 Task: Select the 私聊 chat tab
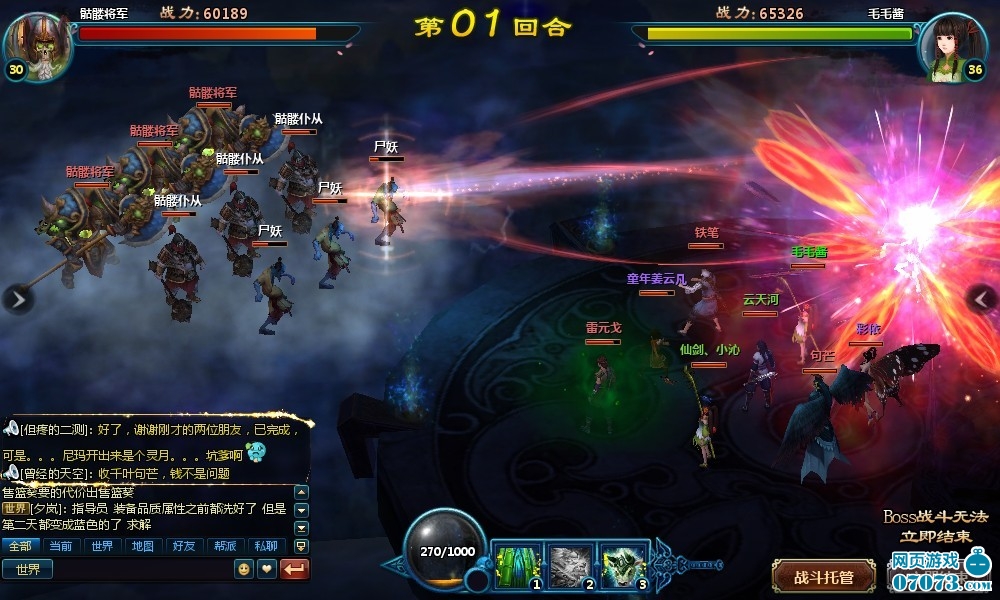(x=264, y=546)
